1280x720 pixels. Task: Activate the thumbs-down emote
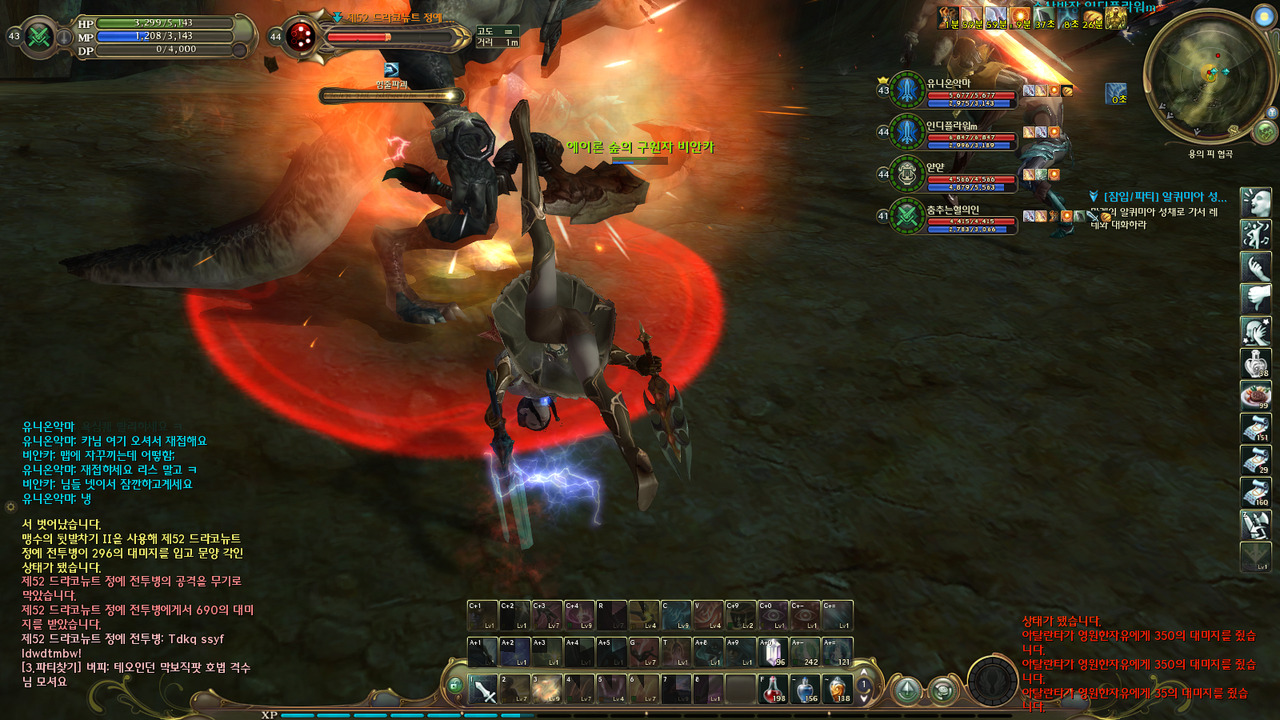[1256, 298]
